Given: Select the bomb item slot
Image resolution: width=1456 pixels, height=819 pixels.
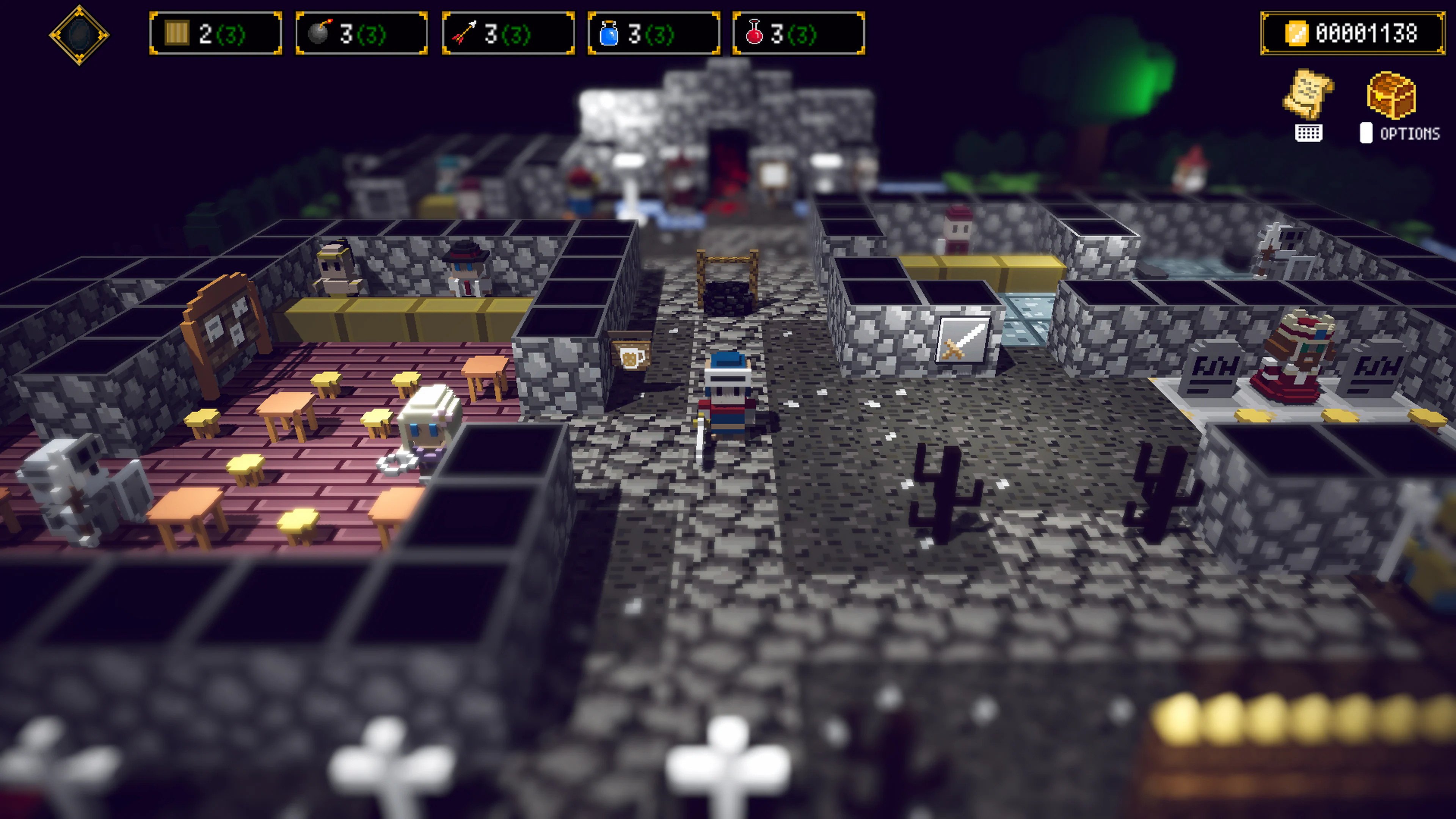Looking at the screenshot, I should [x=361, y=34].
